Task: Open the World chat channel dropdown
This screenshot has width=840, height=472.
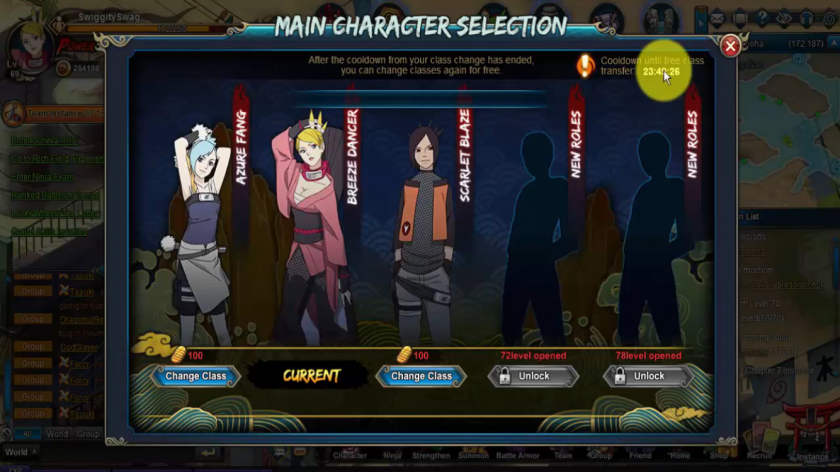Action: (20, 452)
